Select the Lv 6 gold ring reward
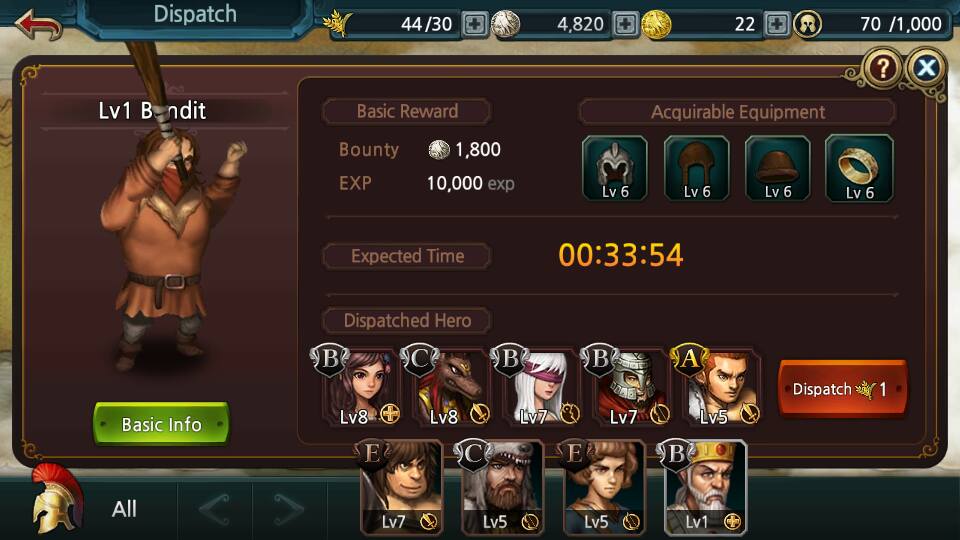 pos(859,168)
